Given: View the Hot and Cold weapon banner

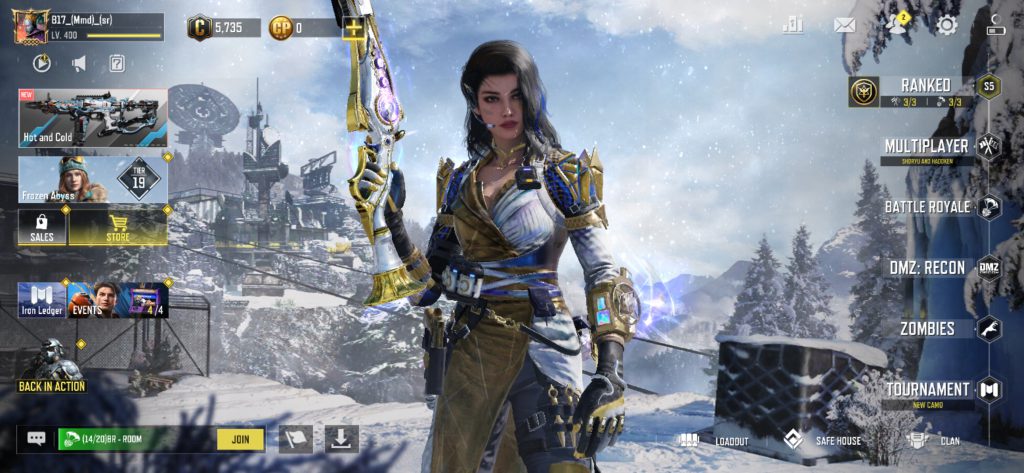Looking at the screenshot, I should [x=92, y=117].
